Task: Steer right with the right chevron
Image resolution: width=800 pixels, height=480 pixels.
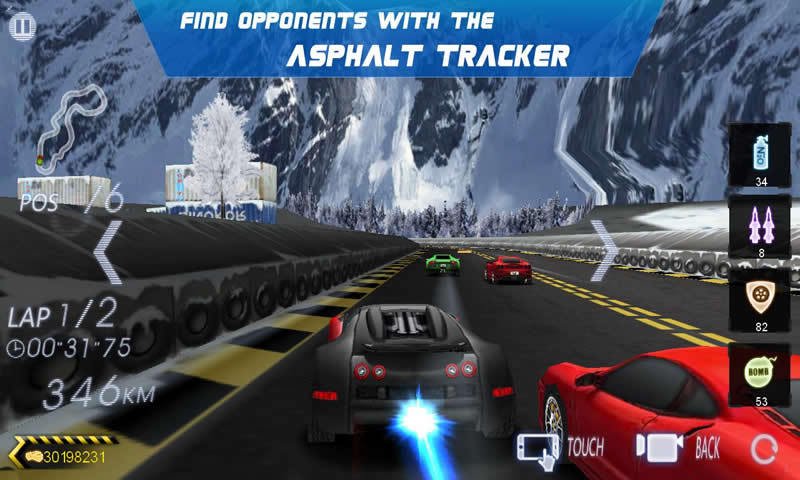Action: tap(603, 249)
